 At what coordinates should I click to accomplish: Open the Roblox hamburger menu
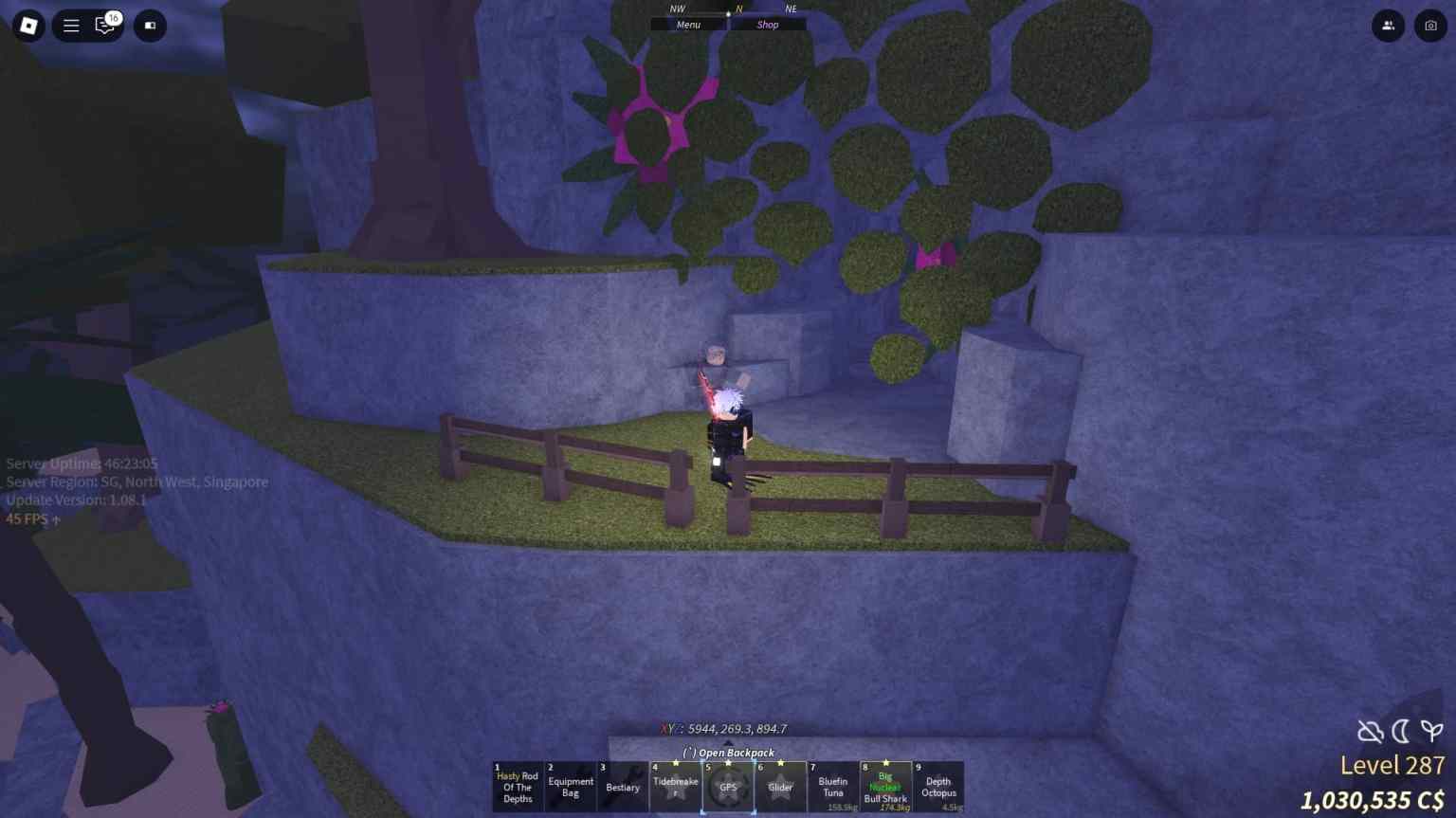(71, 26)
